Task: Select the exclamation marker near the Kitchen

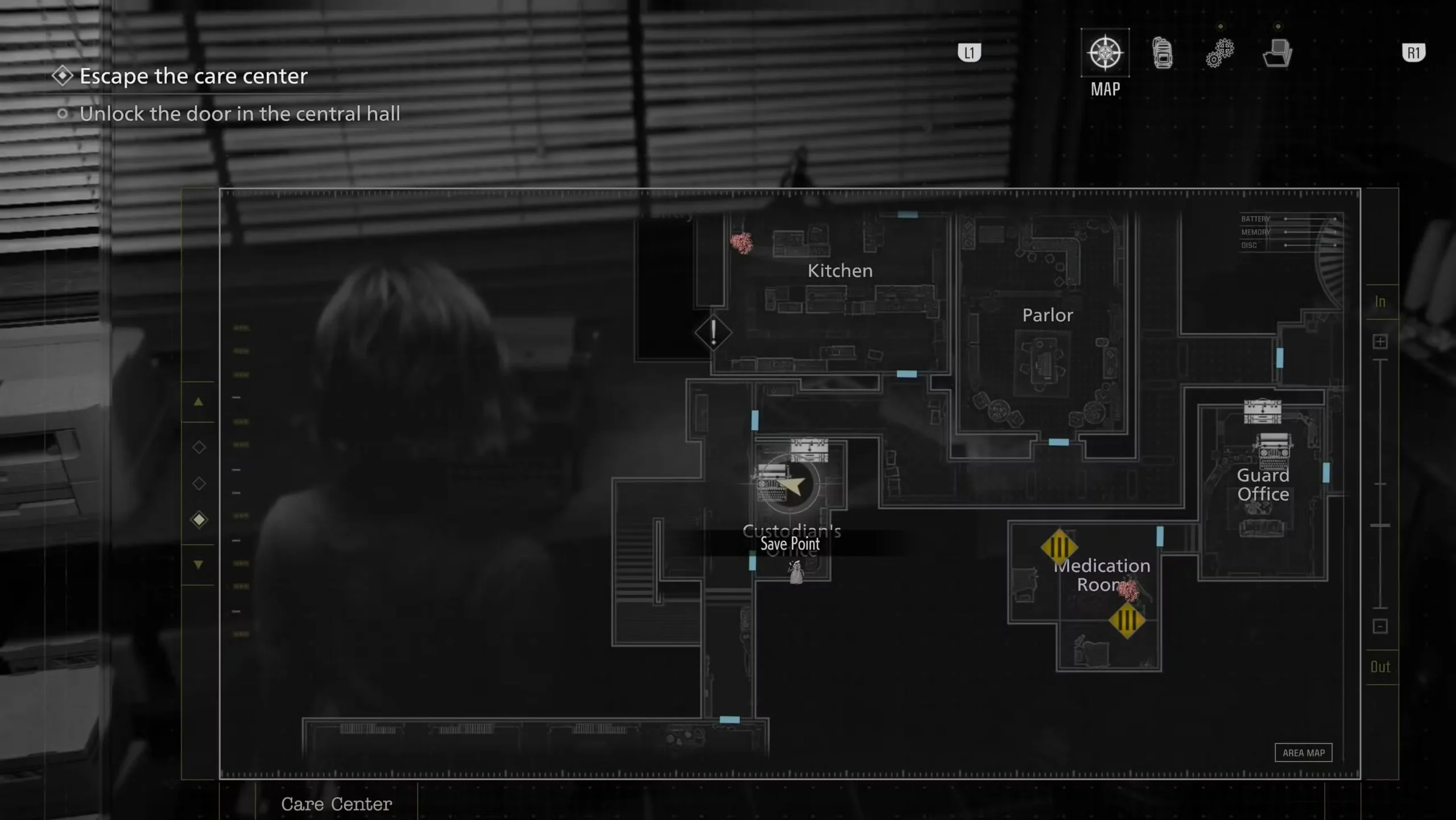Action: 713,333
